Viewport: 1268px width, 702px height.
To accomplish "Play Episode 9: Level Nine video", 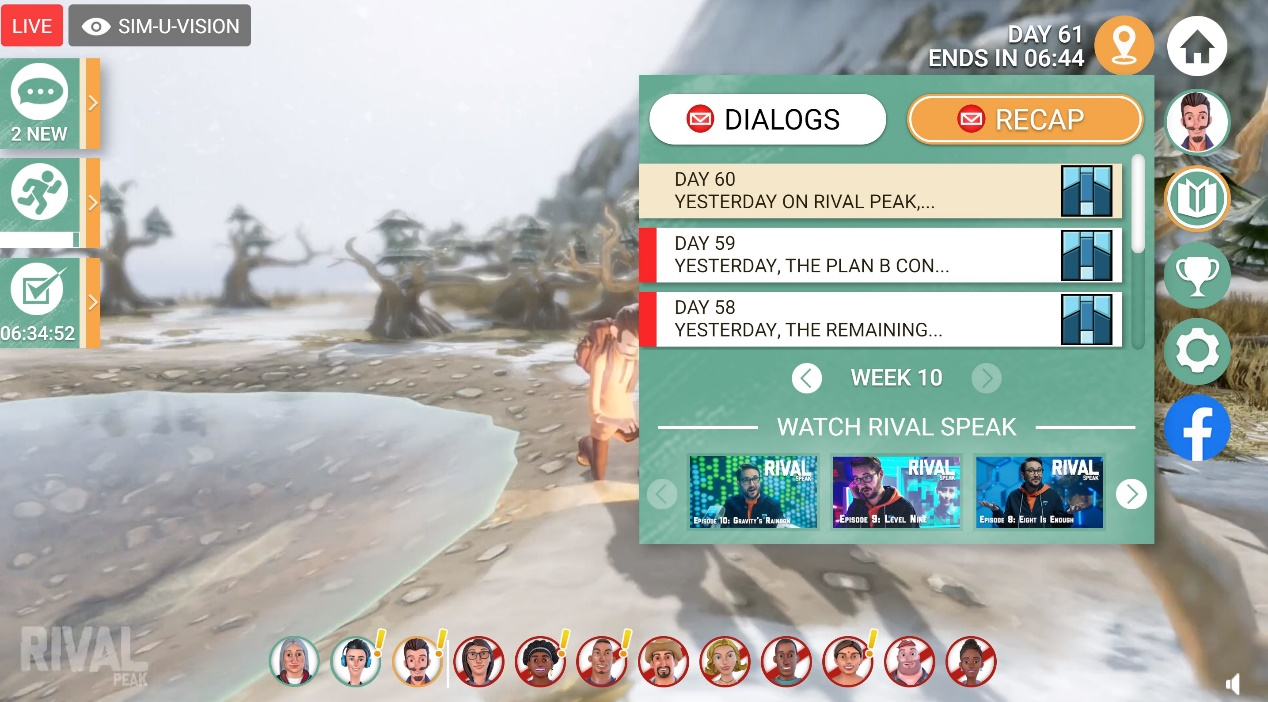I will [x=896, y=492].
